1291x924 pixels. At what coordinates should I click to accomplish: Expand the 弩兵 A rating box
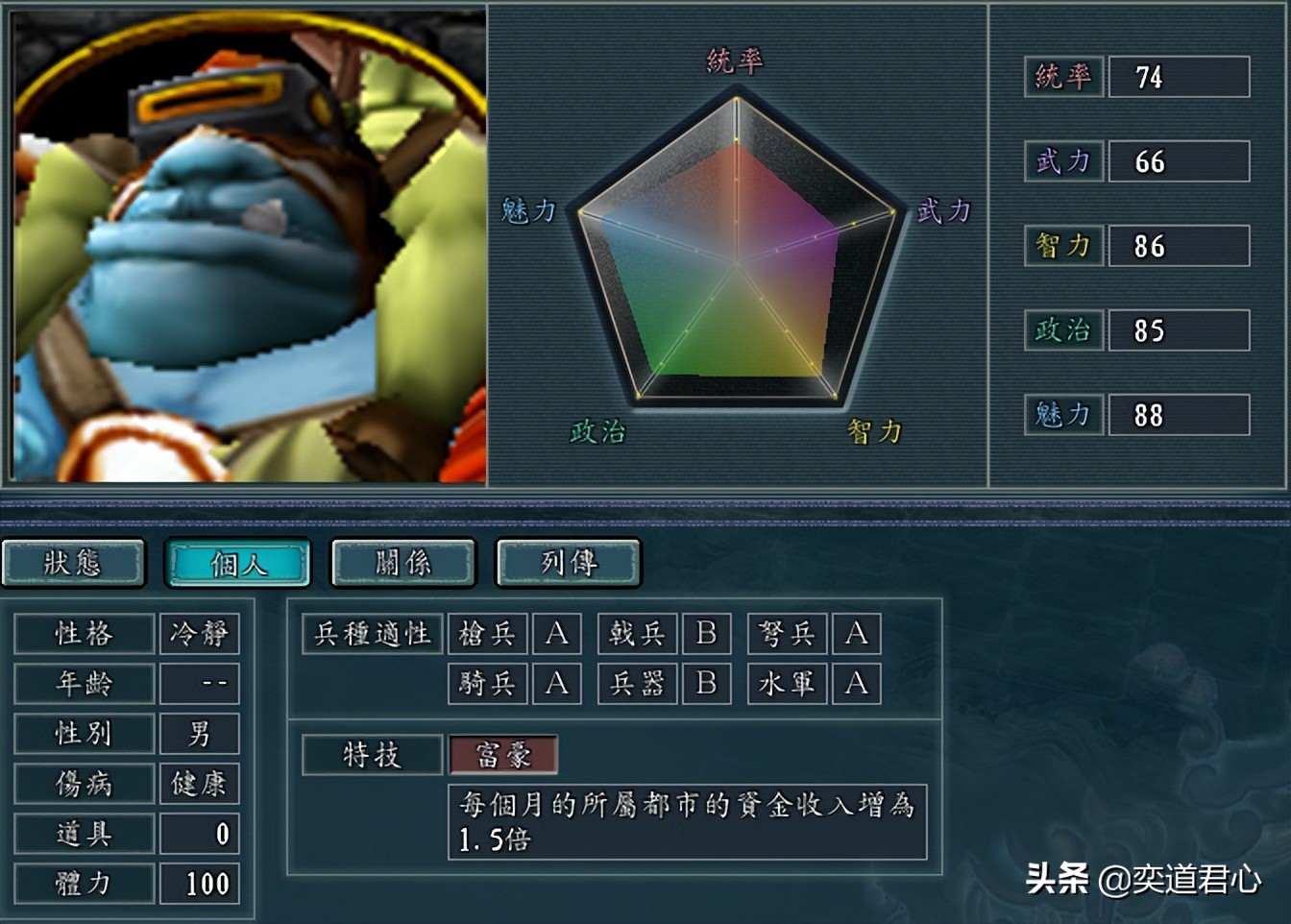(856, 634)
